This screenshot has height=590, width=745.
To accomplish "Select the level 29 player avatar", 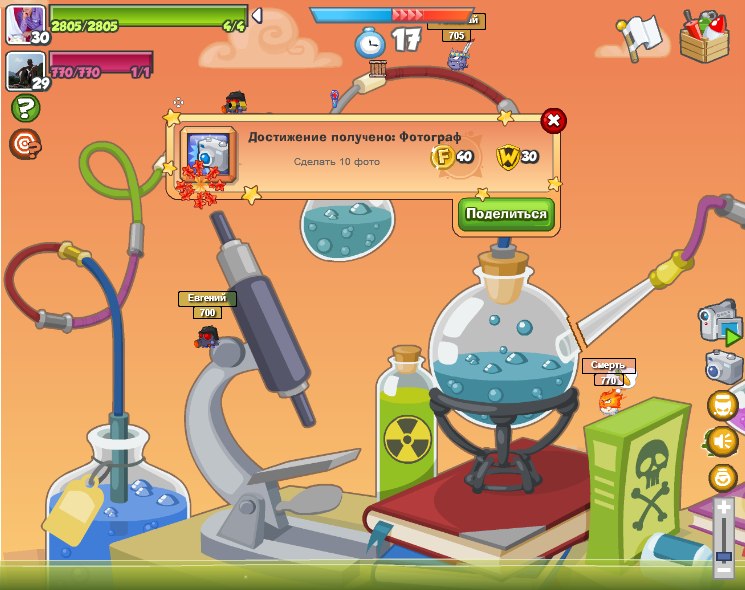I will (x=26, y=71).
